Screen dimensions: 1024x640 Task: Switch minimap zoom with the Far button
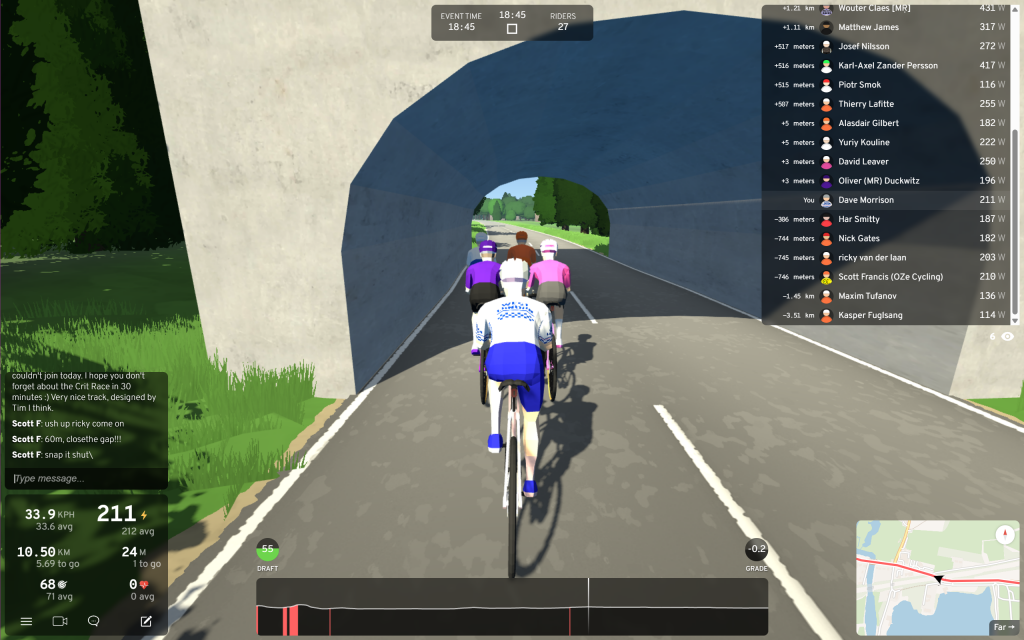pyautogui.click(x=1003, y=627)
